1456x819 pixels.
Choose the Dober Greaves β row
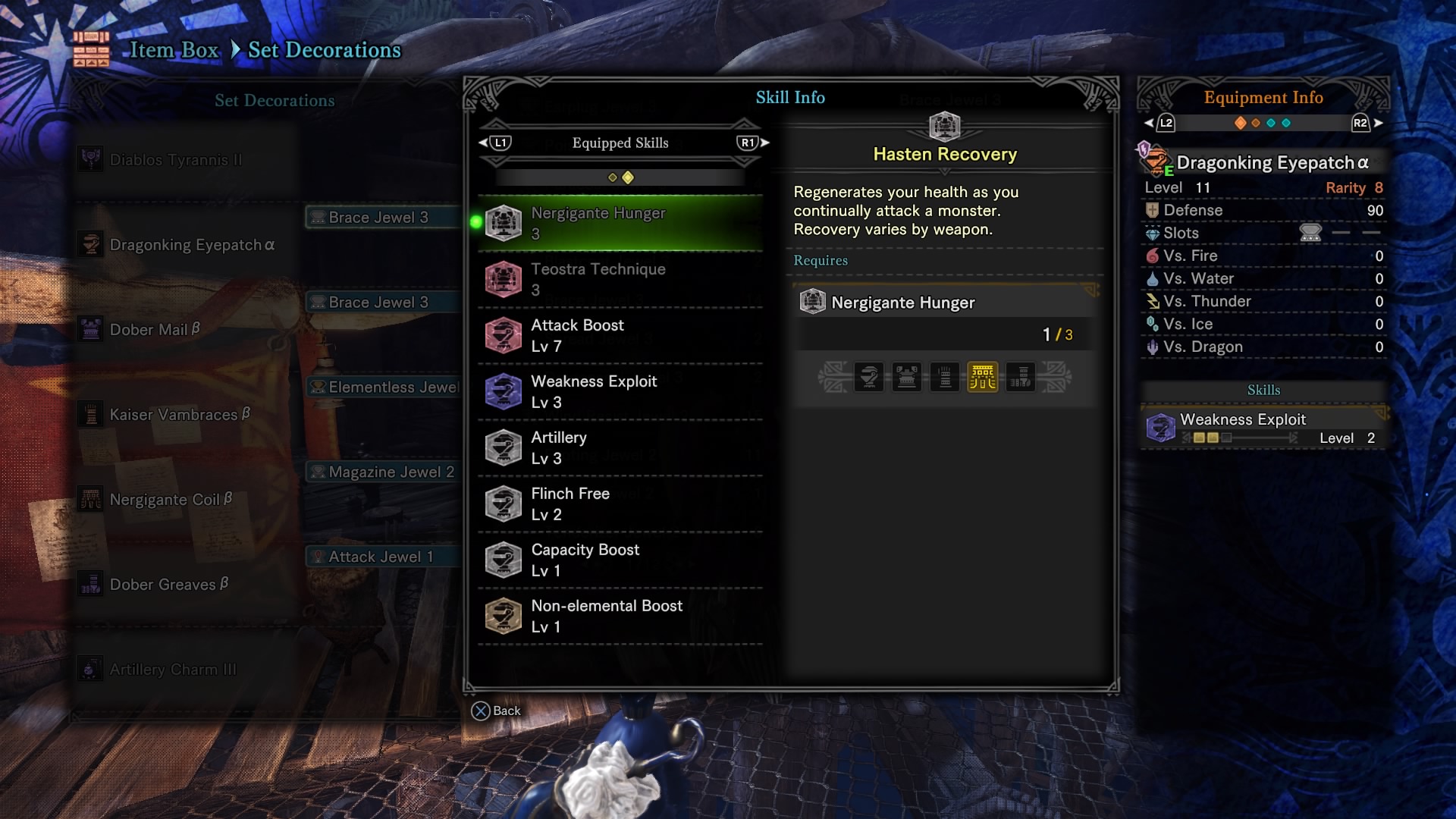(168, 585)
